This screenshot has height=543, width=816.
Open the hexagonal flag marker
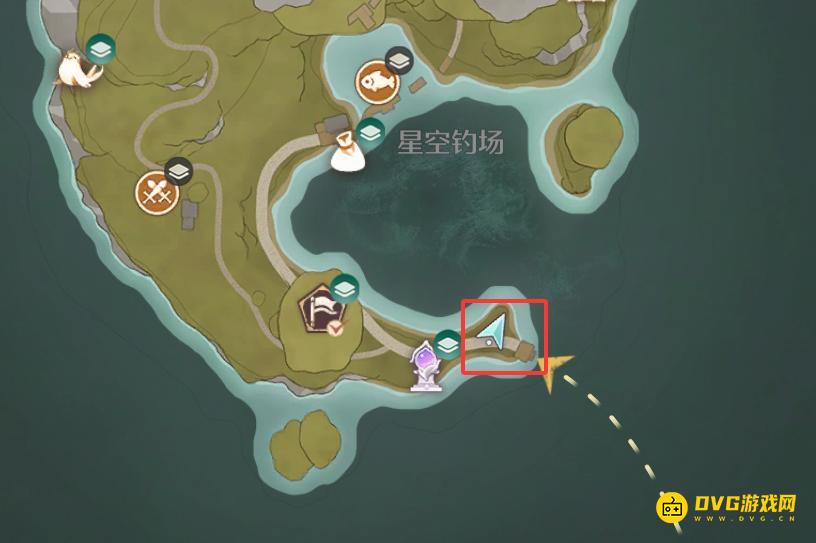(x=325, y=311)
